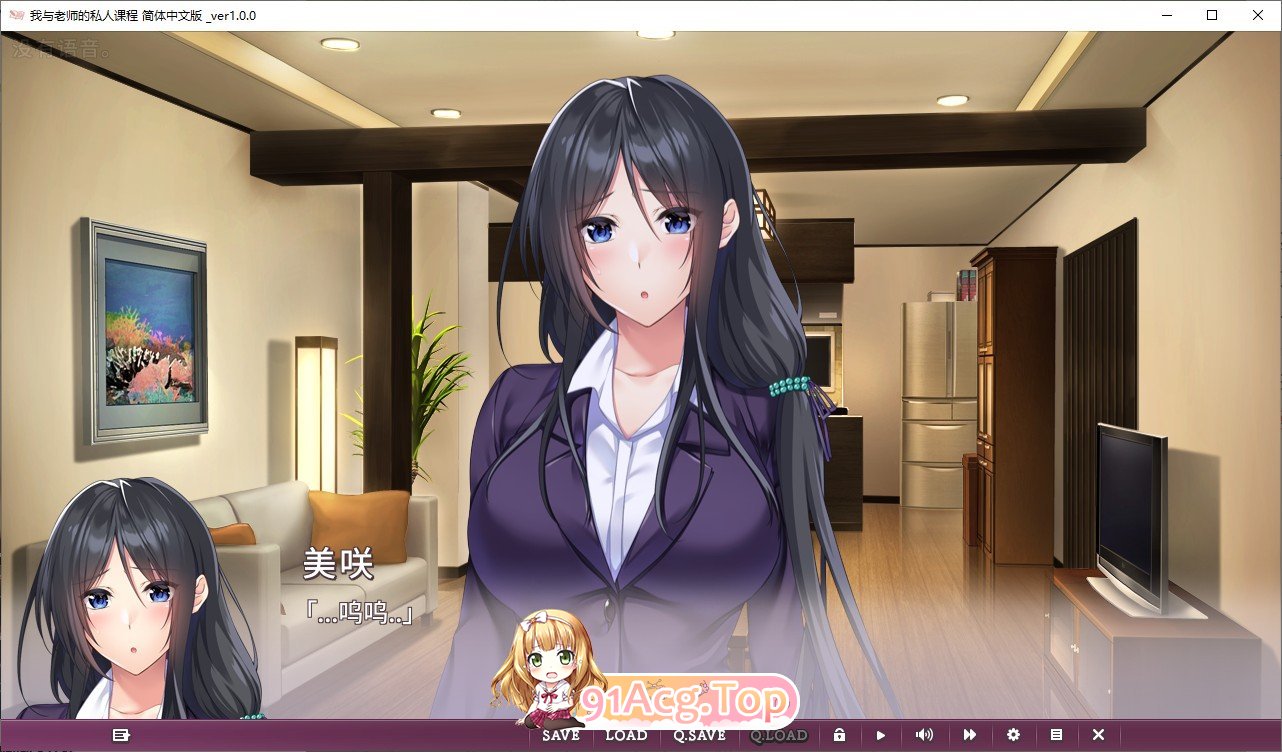Click the SAVE button
Viewport: 1282px width, 752px height.
click(x=558, y=734)
